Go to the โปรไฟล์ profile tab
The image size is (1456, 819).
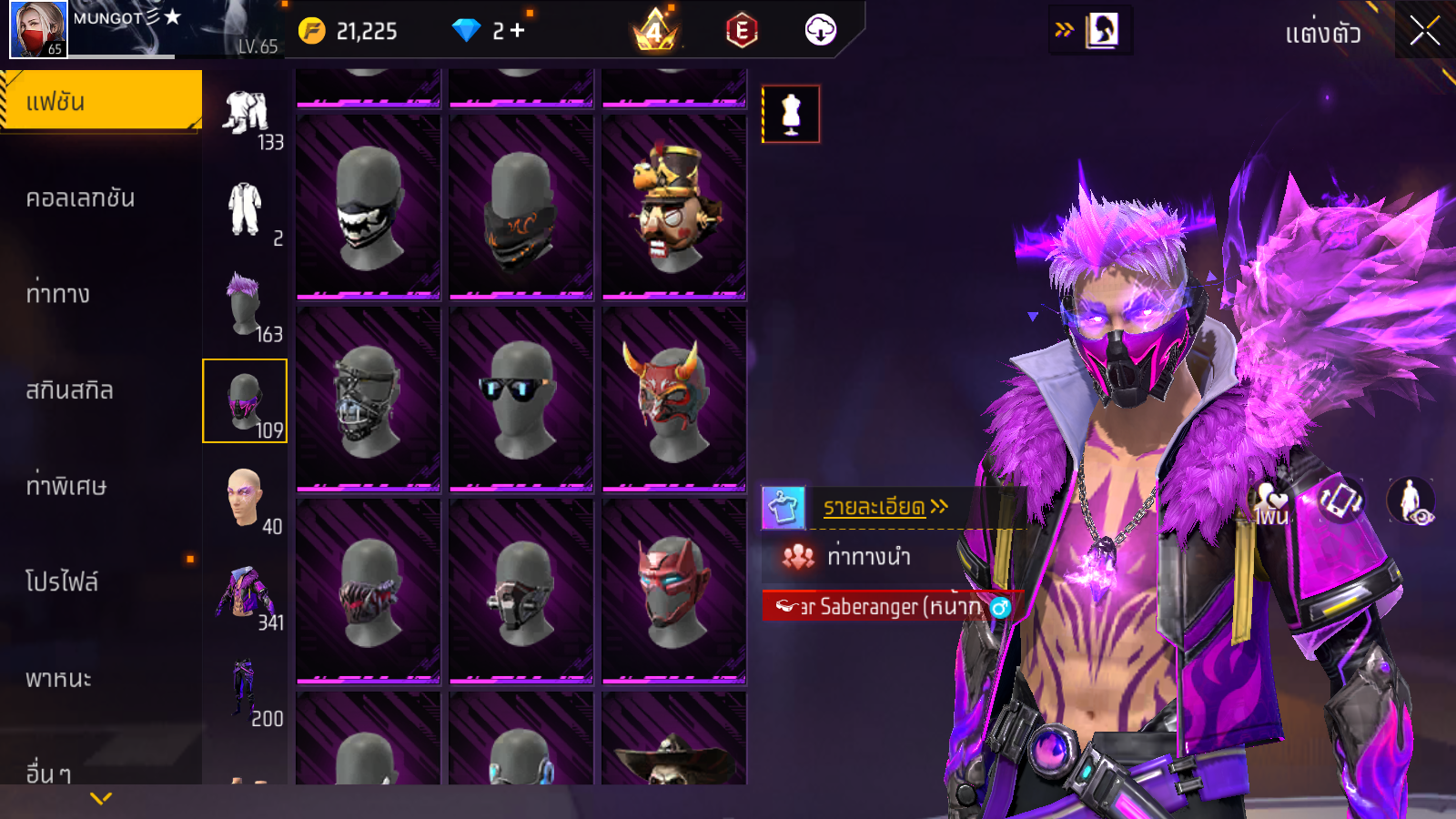(x=62, y=582)
